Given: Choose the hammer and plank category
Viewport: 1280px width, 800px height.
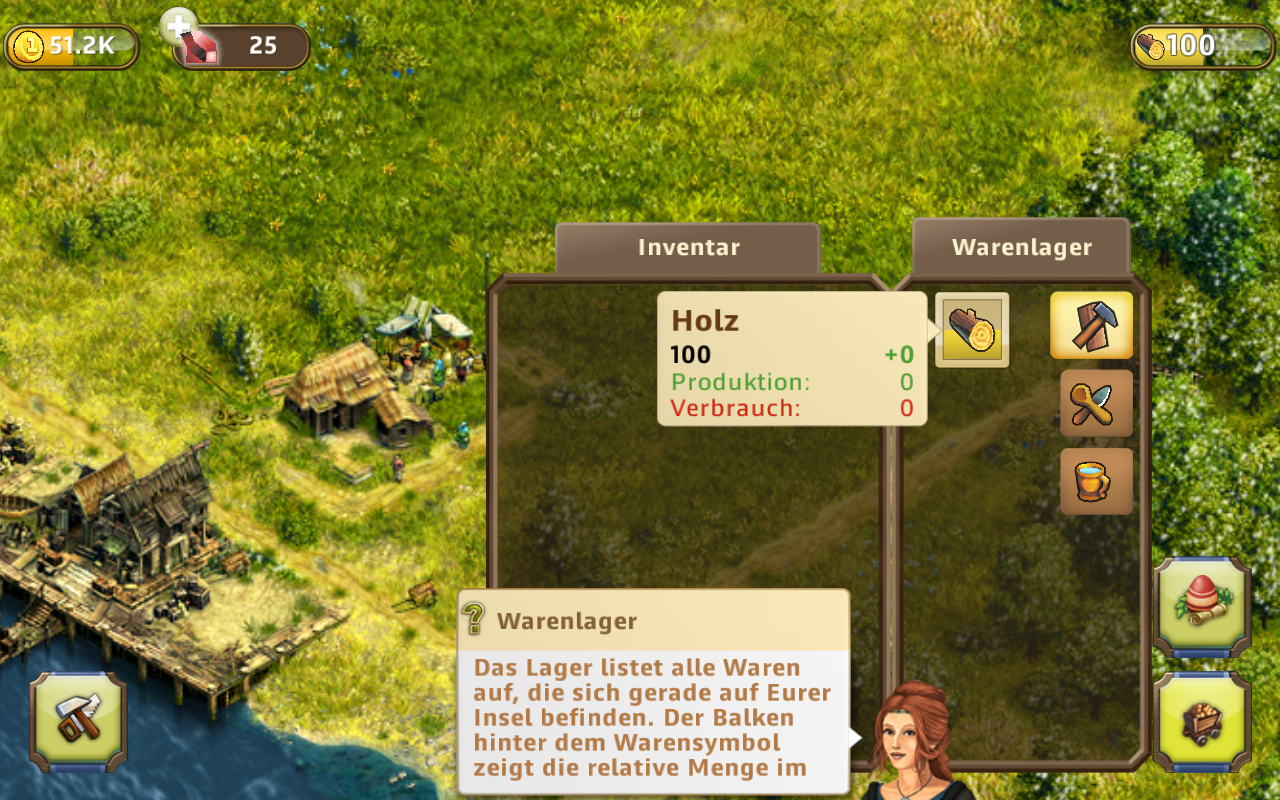Looking at the screenshot, I should (x=1091, y=325).
